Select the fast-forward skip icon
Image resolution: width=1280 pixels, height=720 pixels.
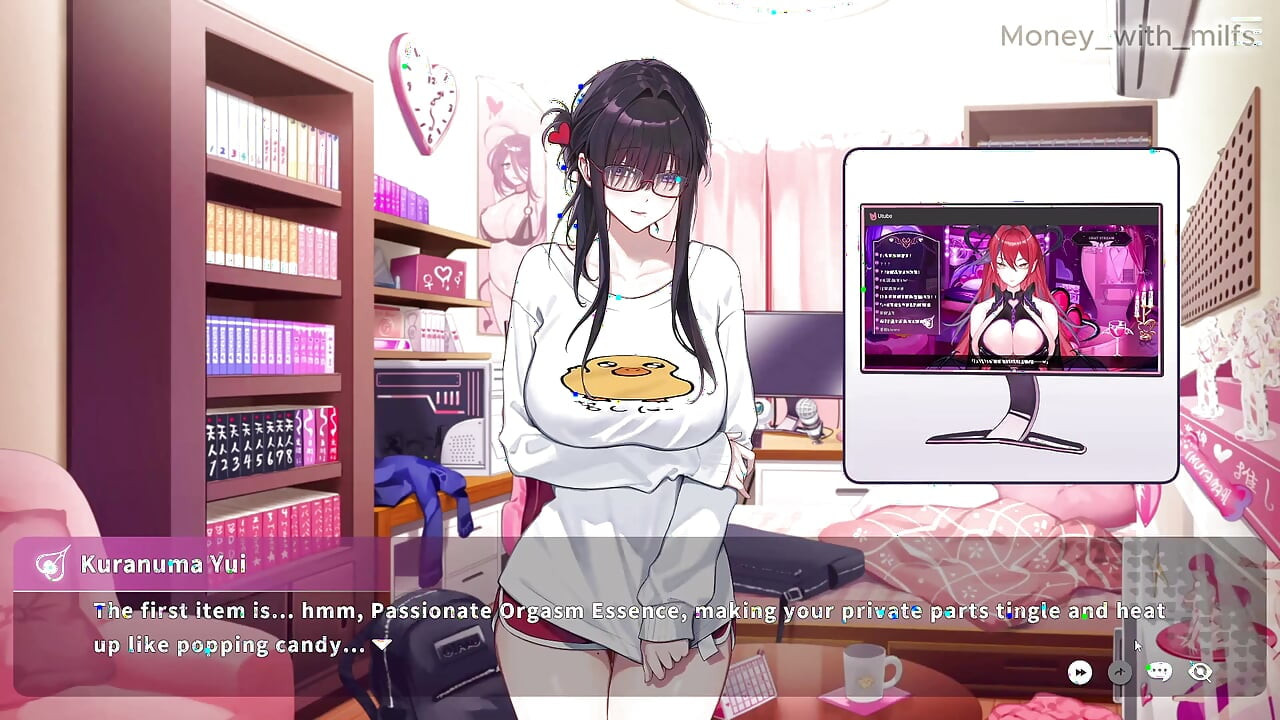[x=1079, y=671]
